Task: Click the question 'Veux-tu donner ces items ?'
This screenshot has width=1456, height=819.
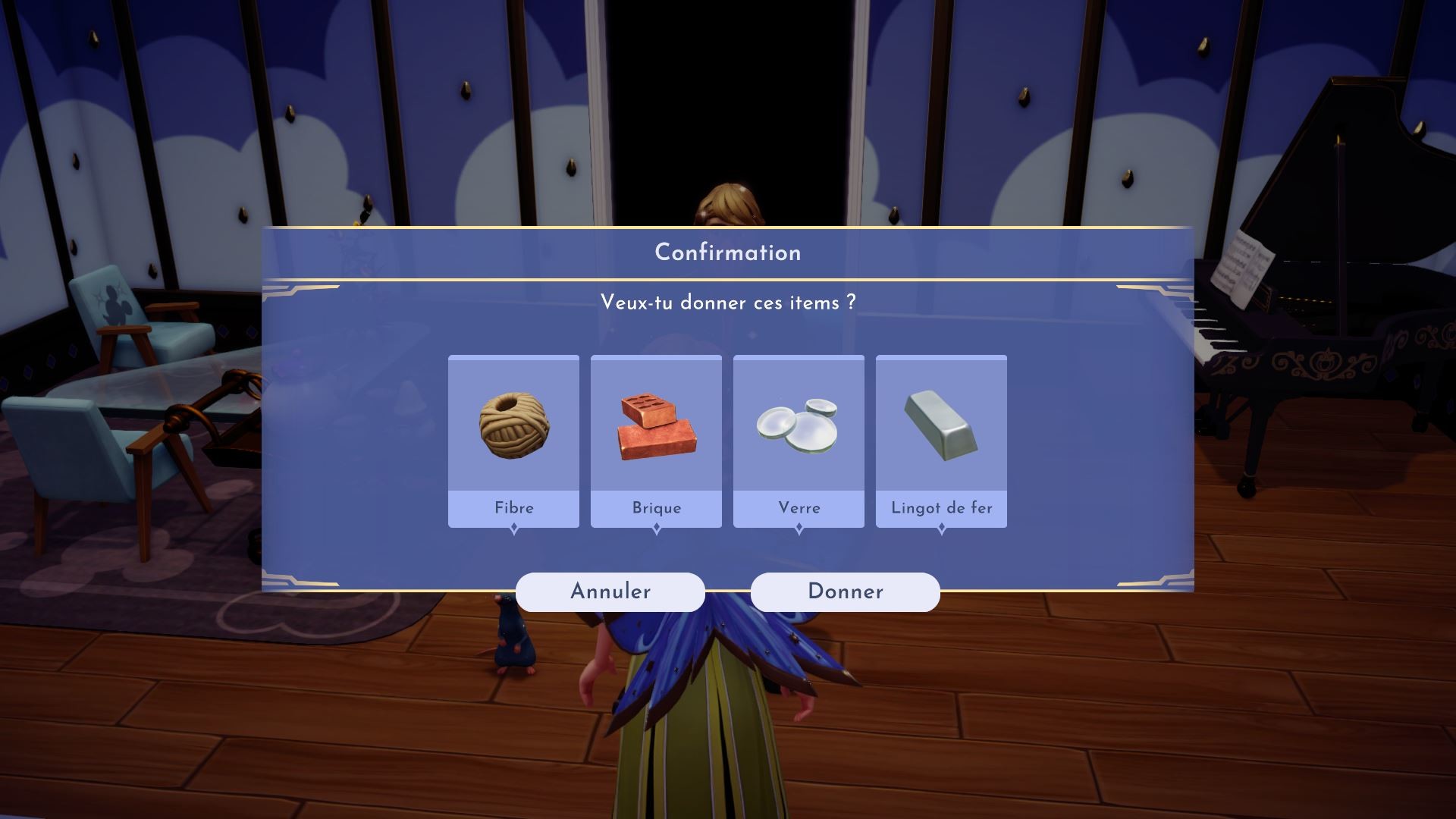Action: coord(727,302)
